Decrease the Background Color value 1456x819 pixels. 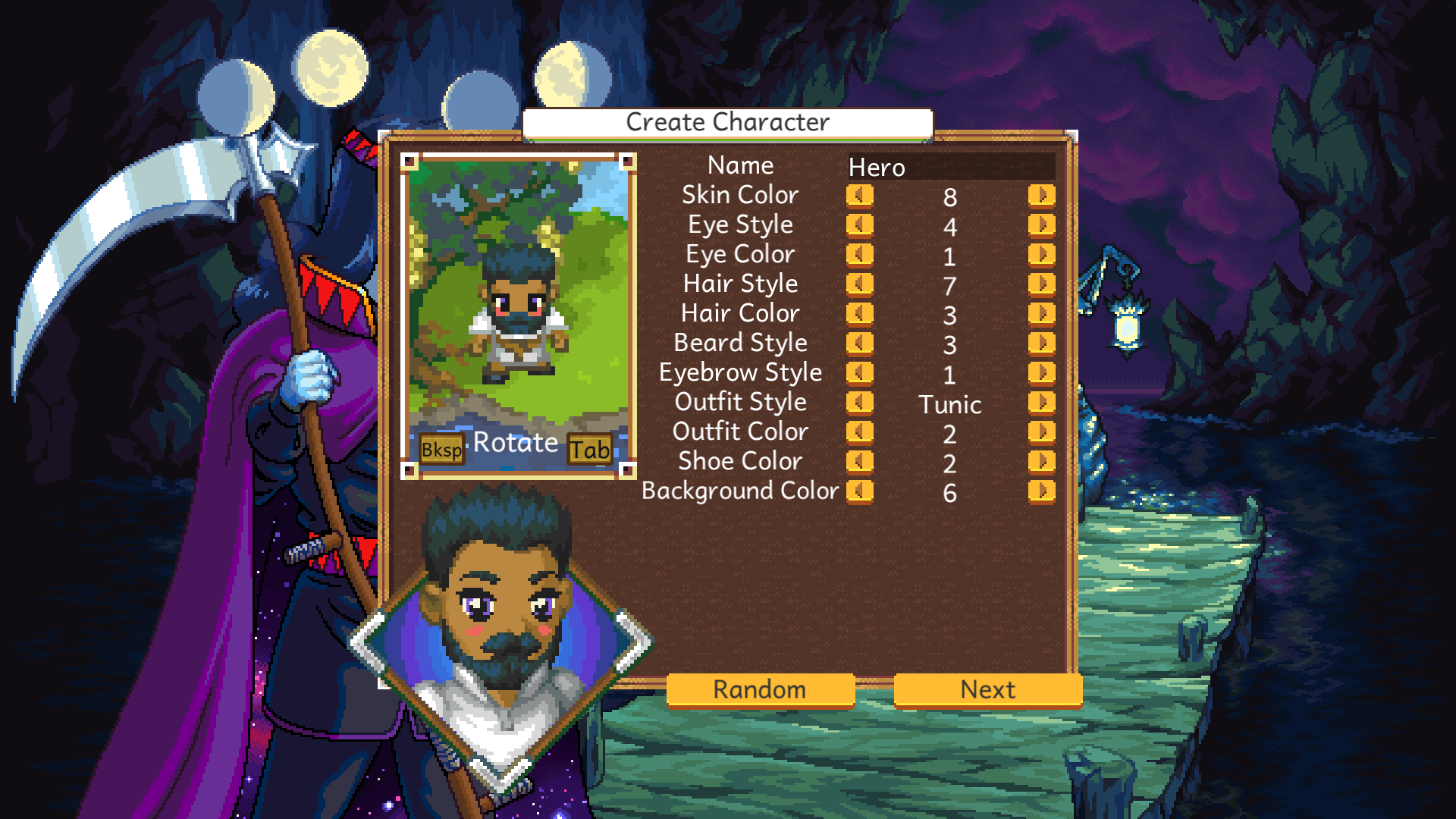coord(859,491)
